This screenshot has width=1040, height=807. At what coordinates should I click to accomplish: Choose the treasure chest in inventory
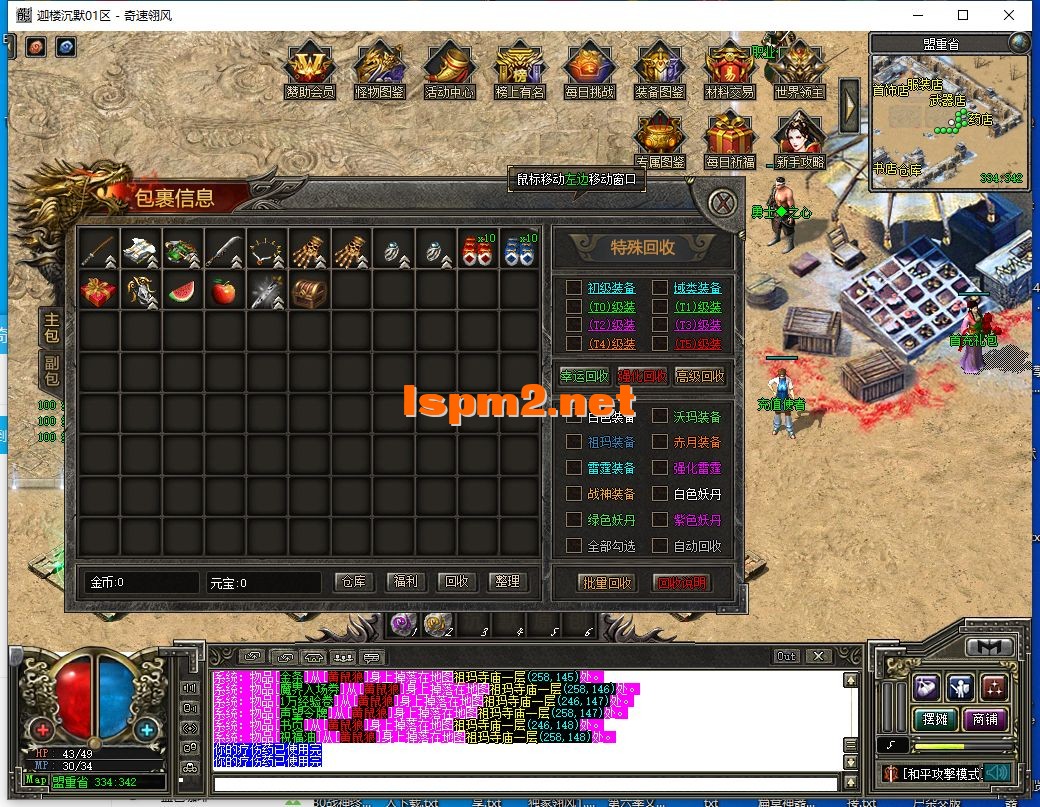309,292
